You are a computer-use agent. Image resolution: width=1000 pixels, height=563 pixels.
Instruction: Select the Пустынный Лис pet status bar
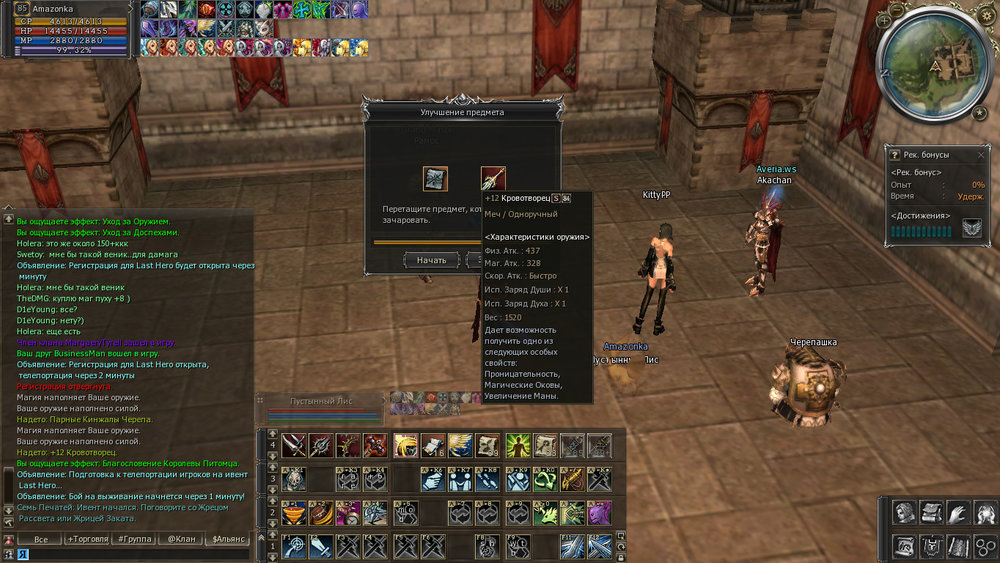click(x=321, y=407)
